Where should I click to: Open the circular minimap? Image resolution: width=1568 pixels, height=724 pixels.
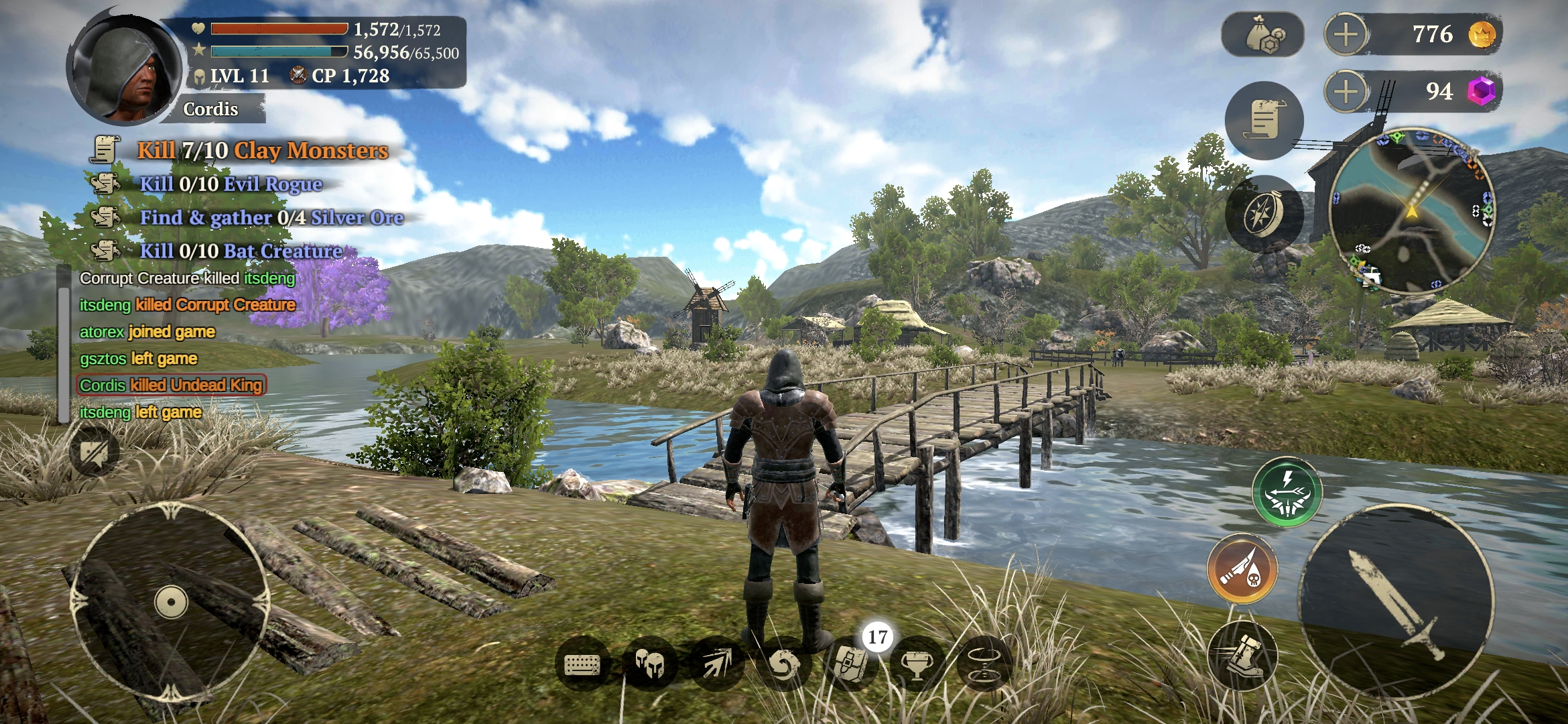1411,210
